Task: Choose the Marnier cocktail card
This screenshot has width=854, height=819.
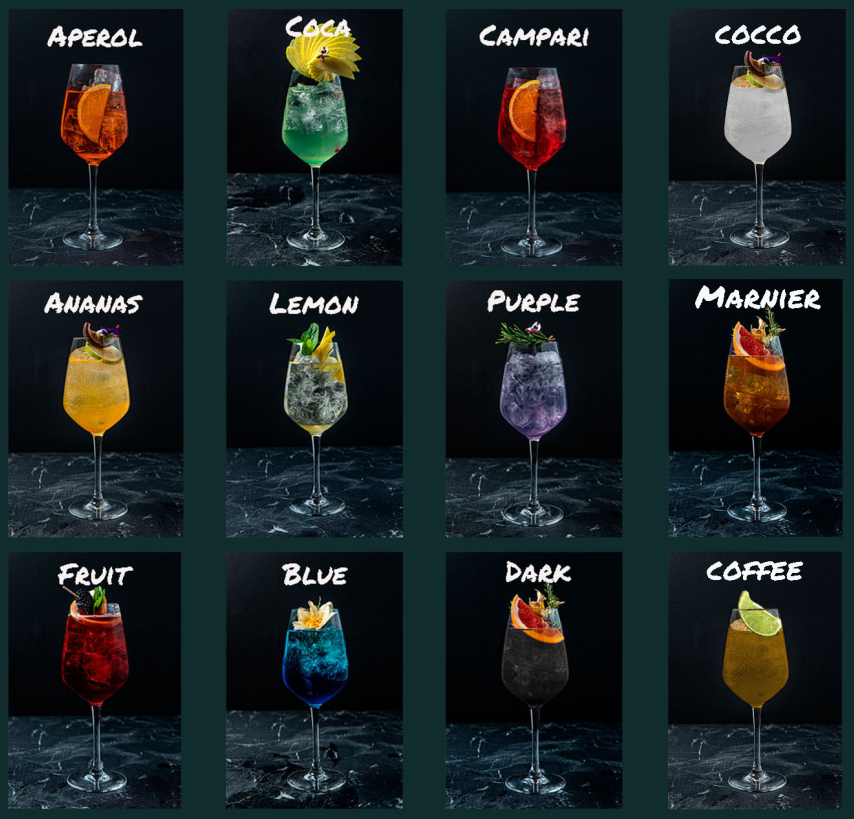Action: [756, 408]
